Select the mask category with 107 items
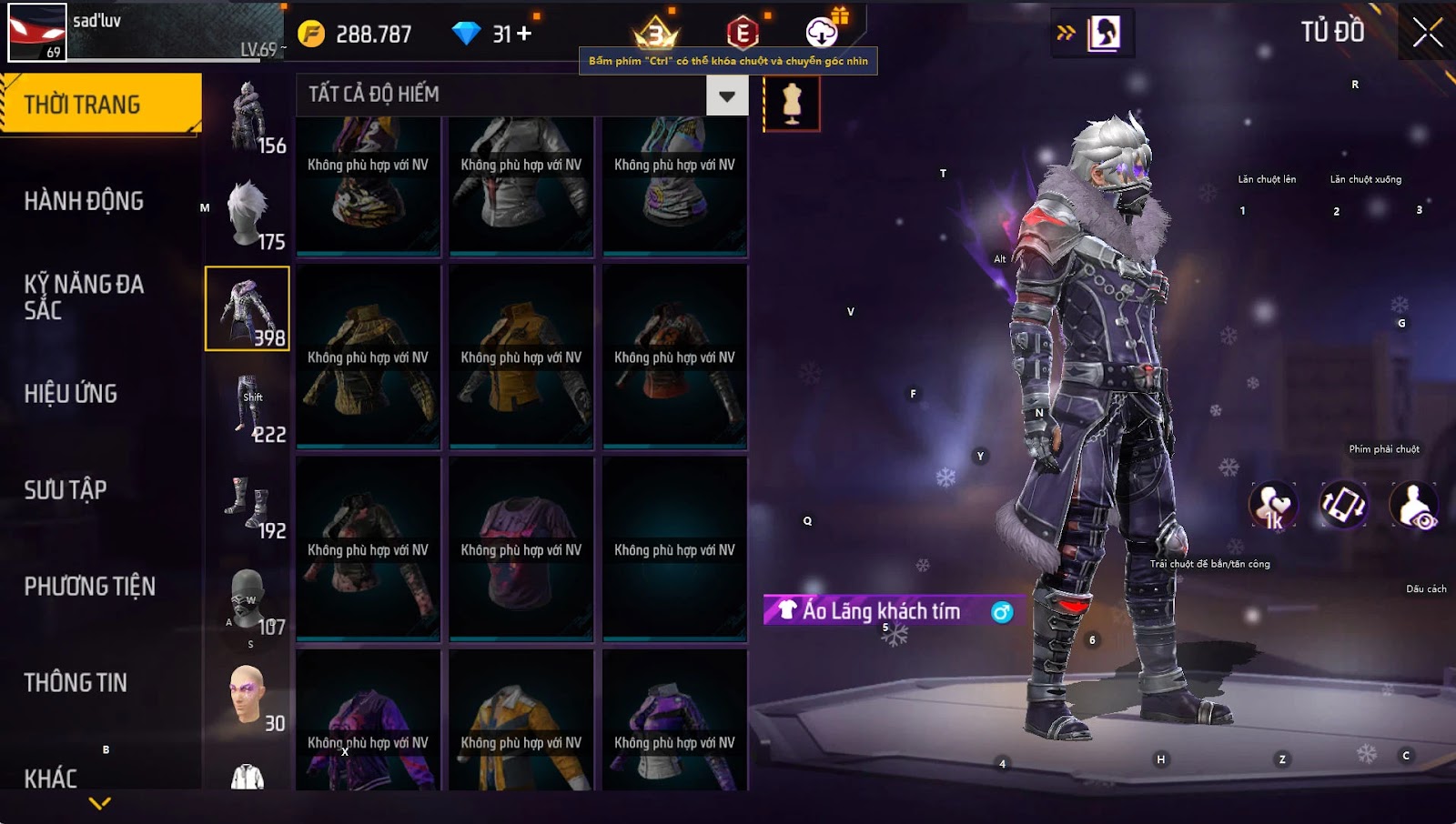 coord(248,599)
